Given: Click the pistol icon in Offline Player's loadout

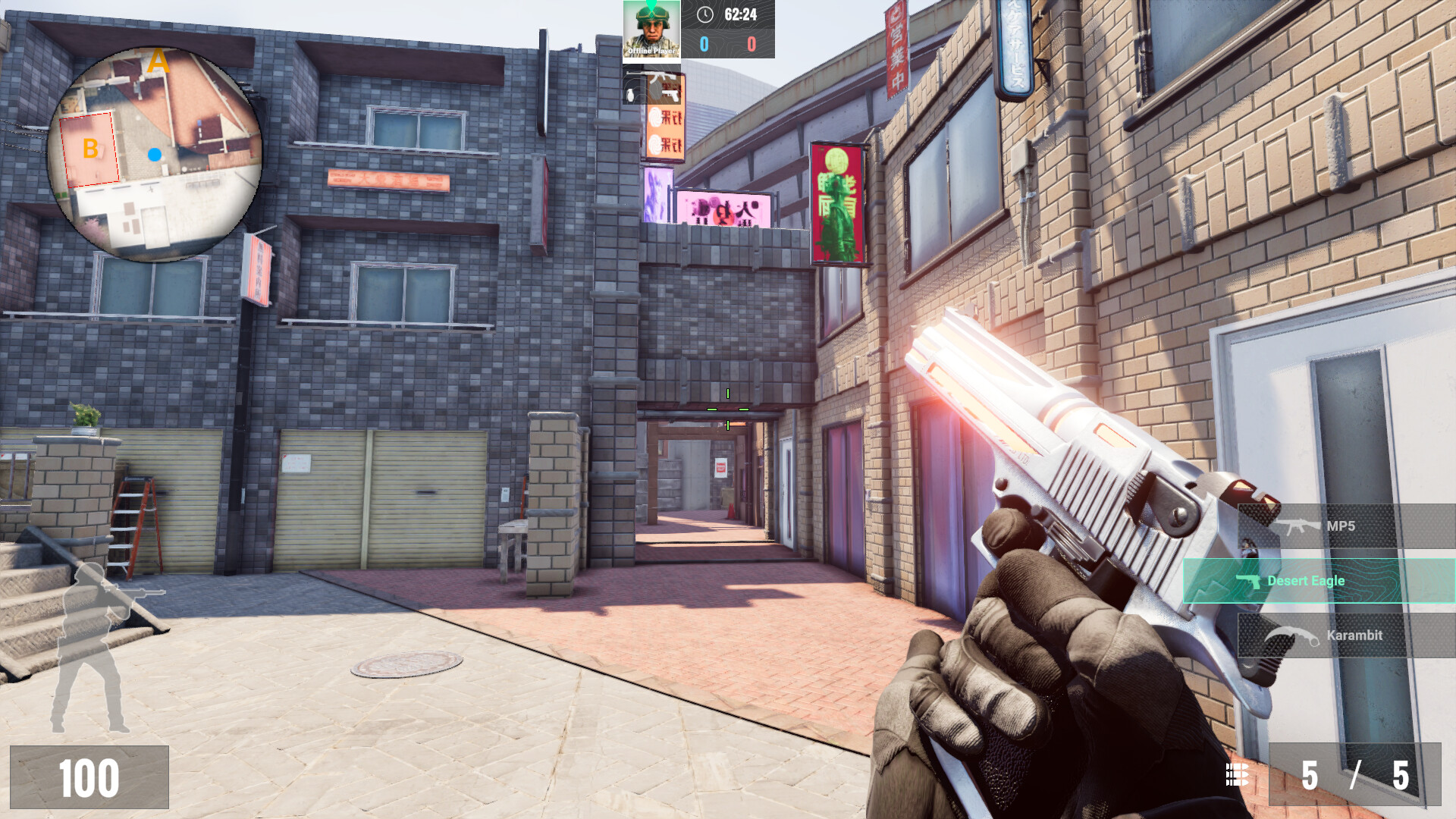Looking at the screenshot, I should coord(670,96).
